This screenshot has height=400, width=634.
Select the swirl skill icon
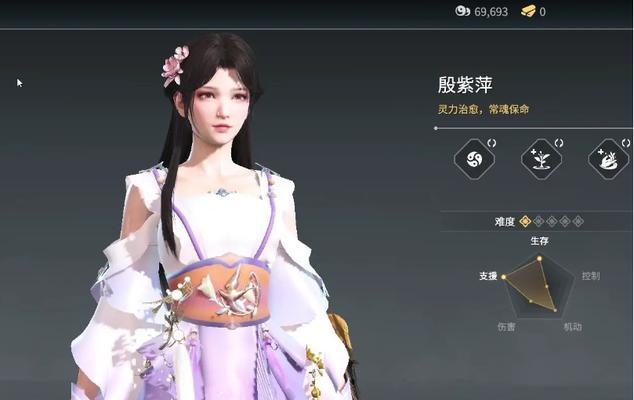pyautogui.click(x=474, y=159)
